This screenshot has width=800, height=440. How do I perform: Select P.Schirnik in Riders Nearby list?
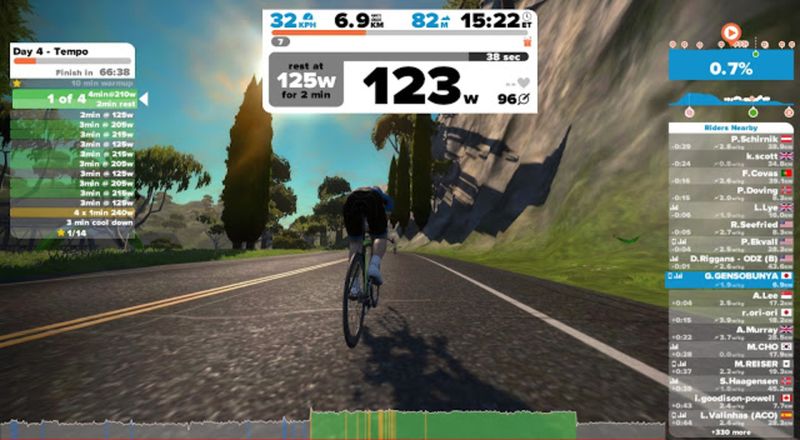(730, 142)
